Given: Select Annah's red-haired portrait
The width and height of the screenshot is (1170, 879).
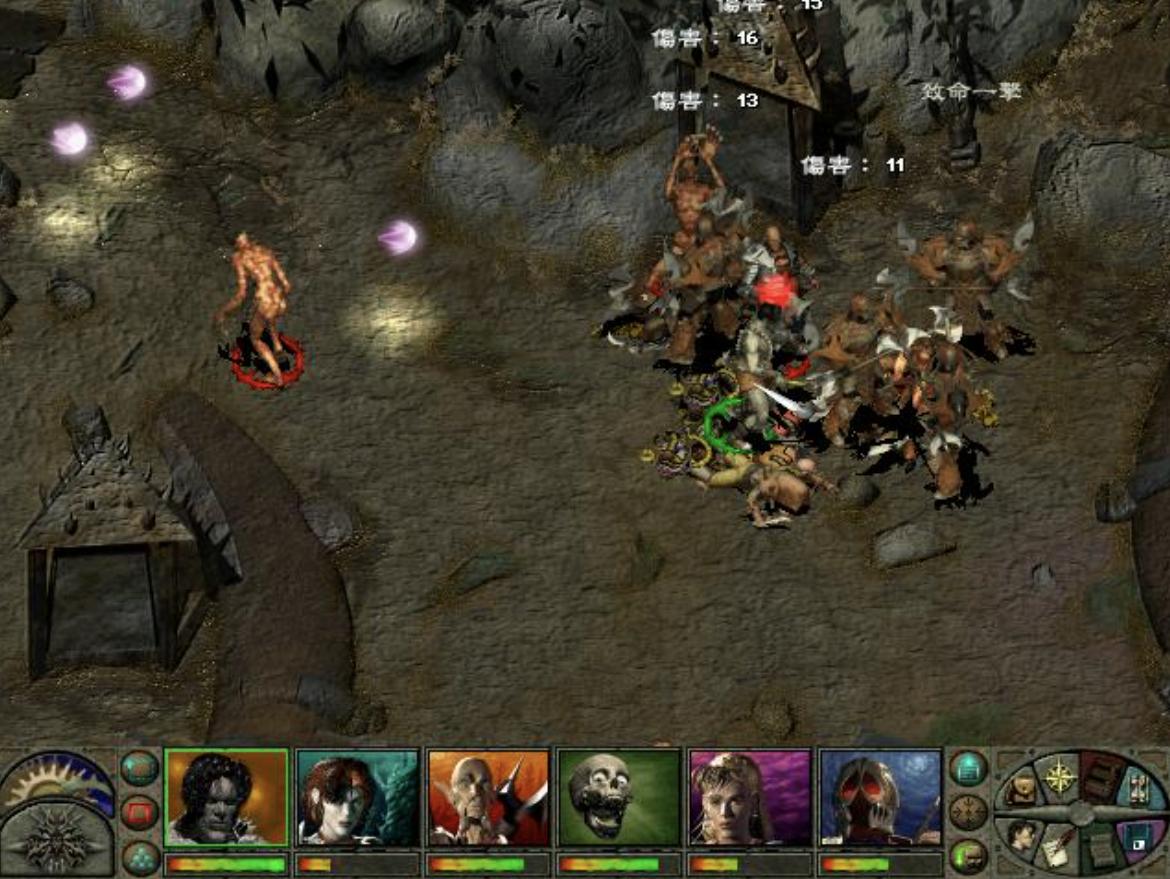Looking at the screenshot, I should coord(357,797).
